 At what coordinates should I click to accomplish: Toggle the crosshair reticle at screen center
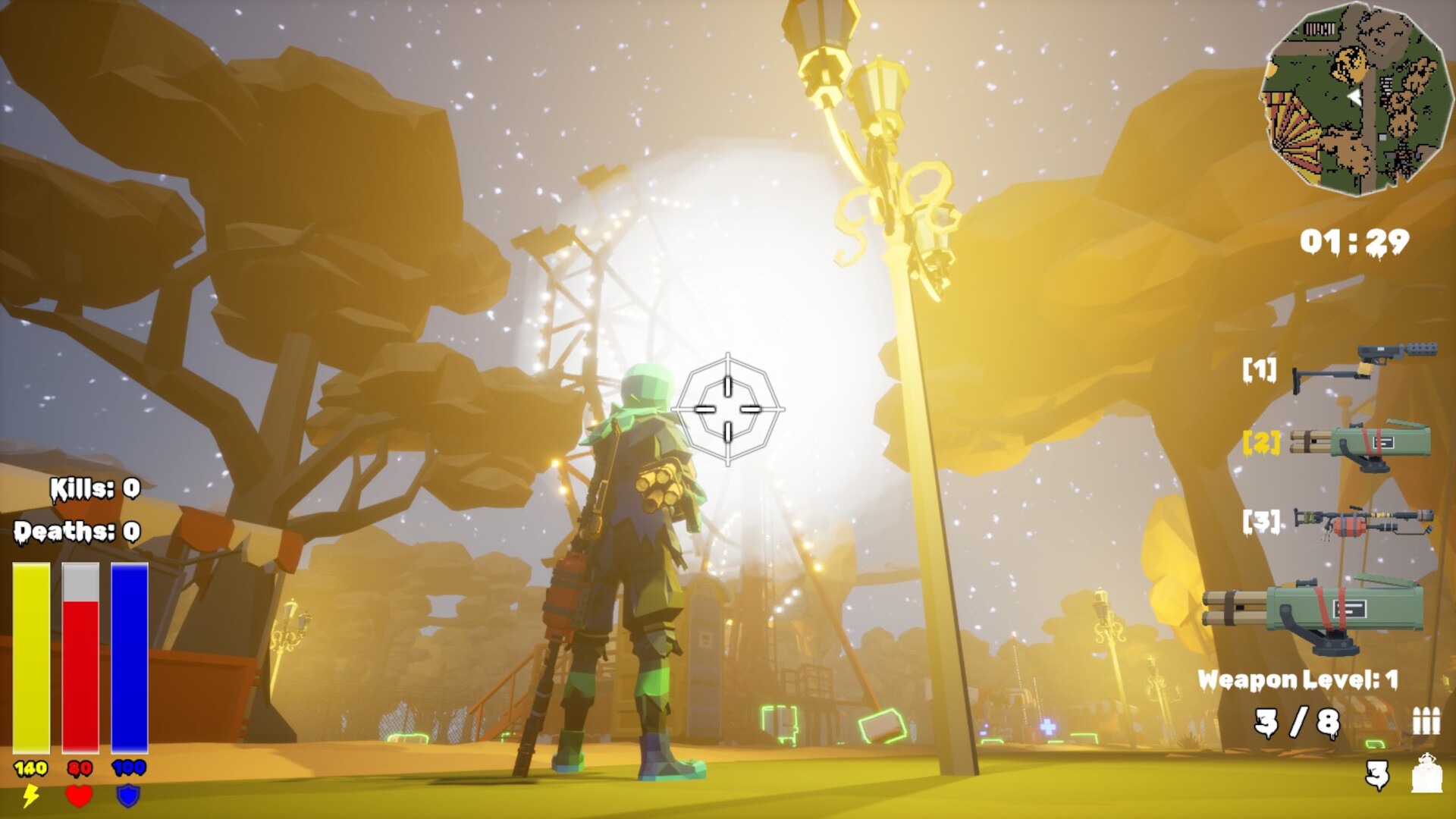click(x=728, y=409)
